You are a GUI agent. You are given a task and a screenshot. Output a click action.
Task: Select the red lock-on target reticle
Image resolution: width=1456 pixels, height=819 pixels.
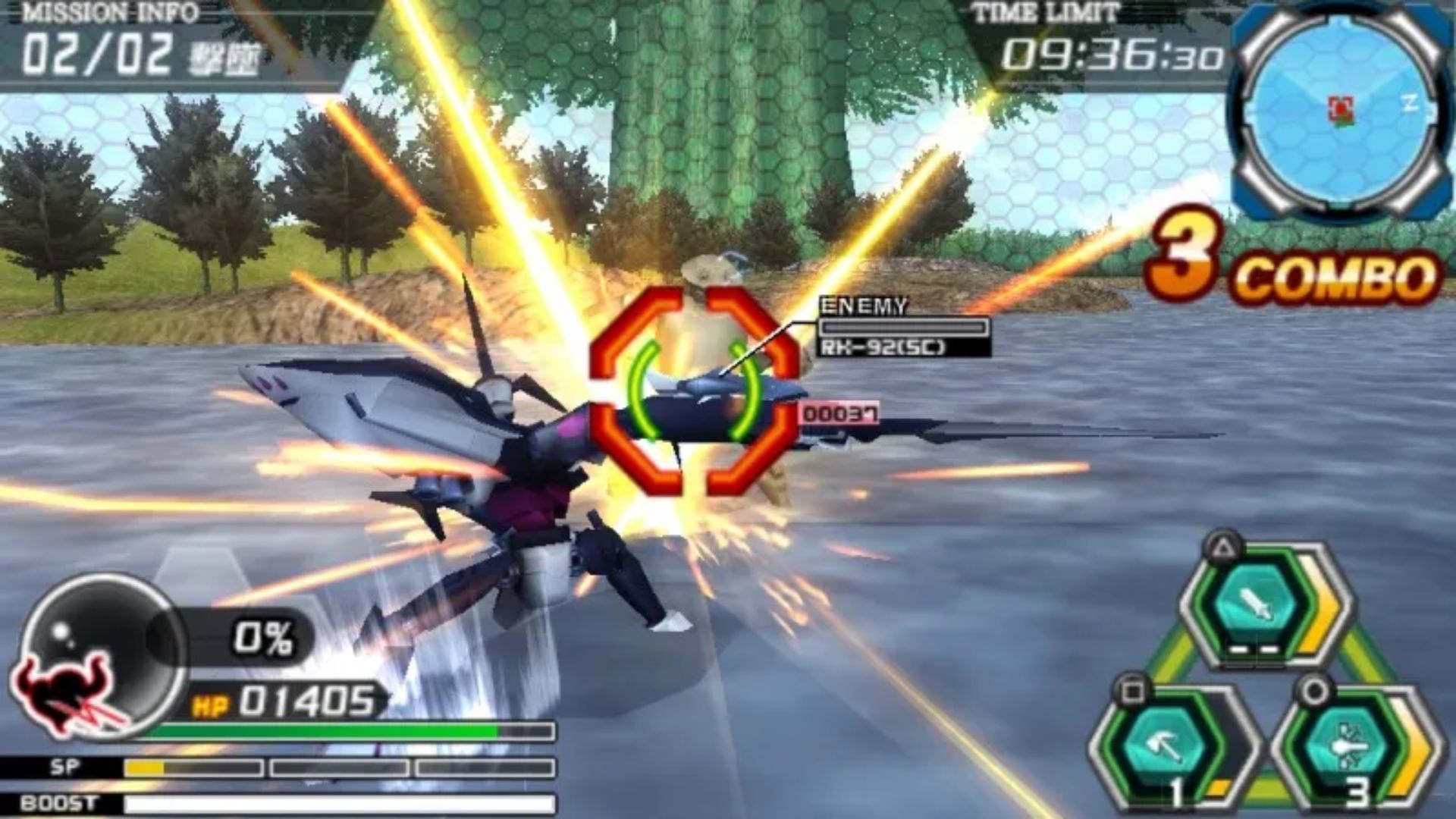coord(694,391)
